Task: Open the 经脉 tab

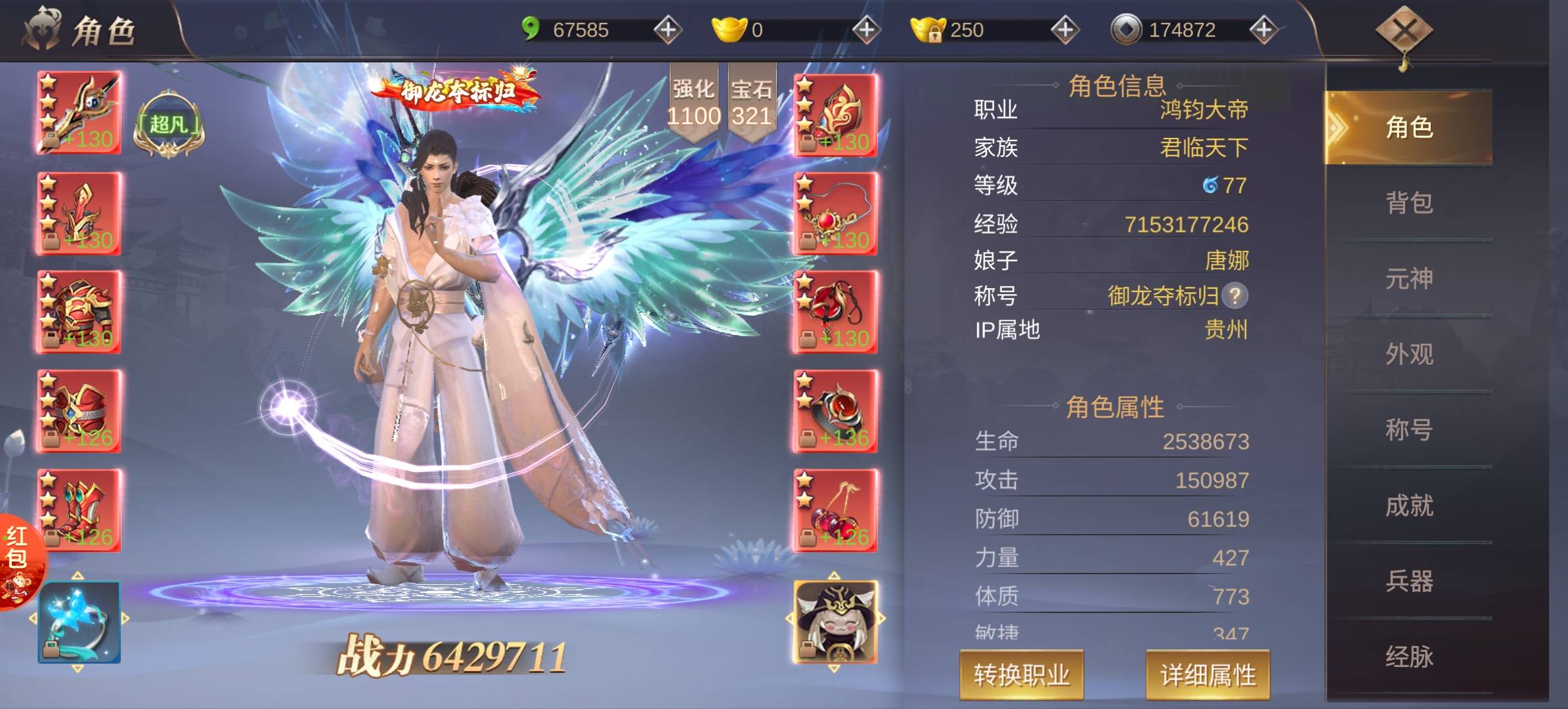Action: tap(1408, 656)
